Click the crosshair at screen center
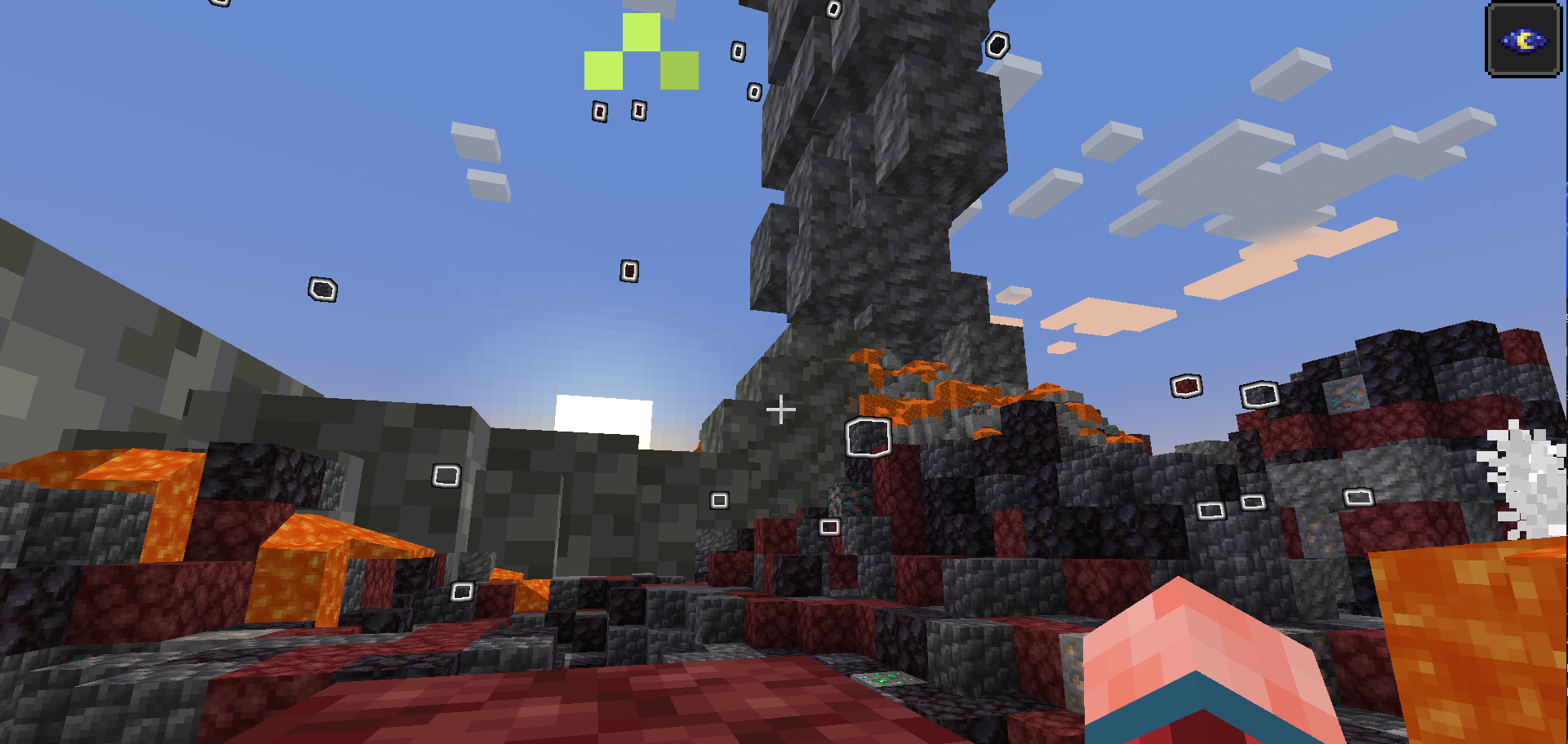The height and width of the screenshot is (744, 1568). (782, 408)
